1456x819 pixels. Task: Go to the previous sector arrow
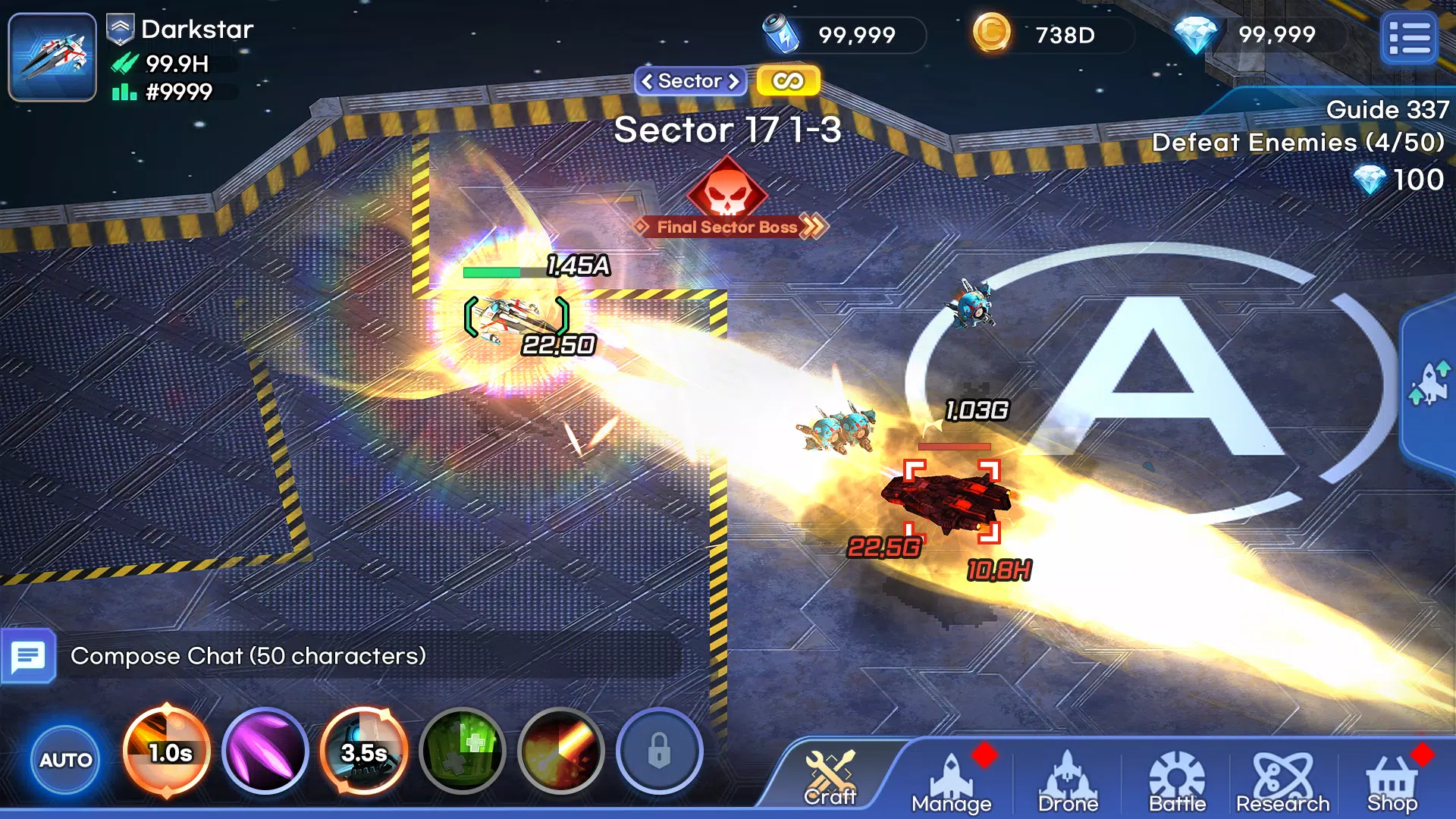647,81
